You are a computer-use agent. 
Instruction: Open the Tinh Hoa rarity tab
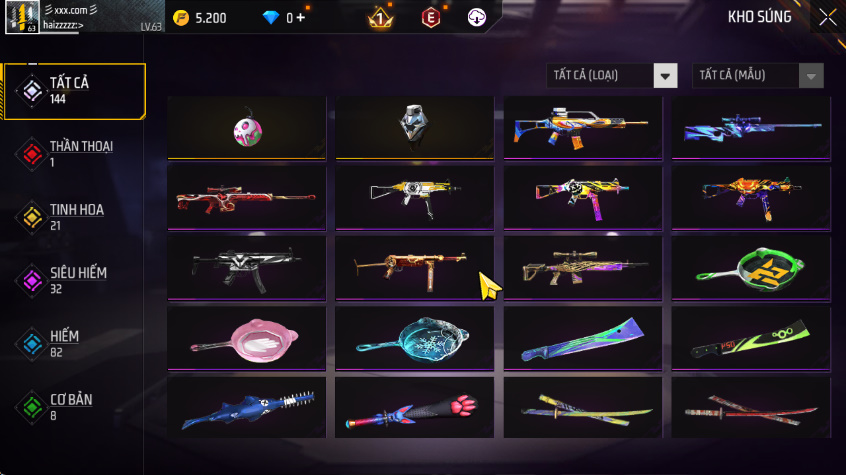74,216
